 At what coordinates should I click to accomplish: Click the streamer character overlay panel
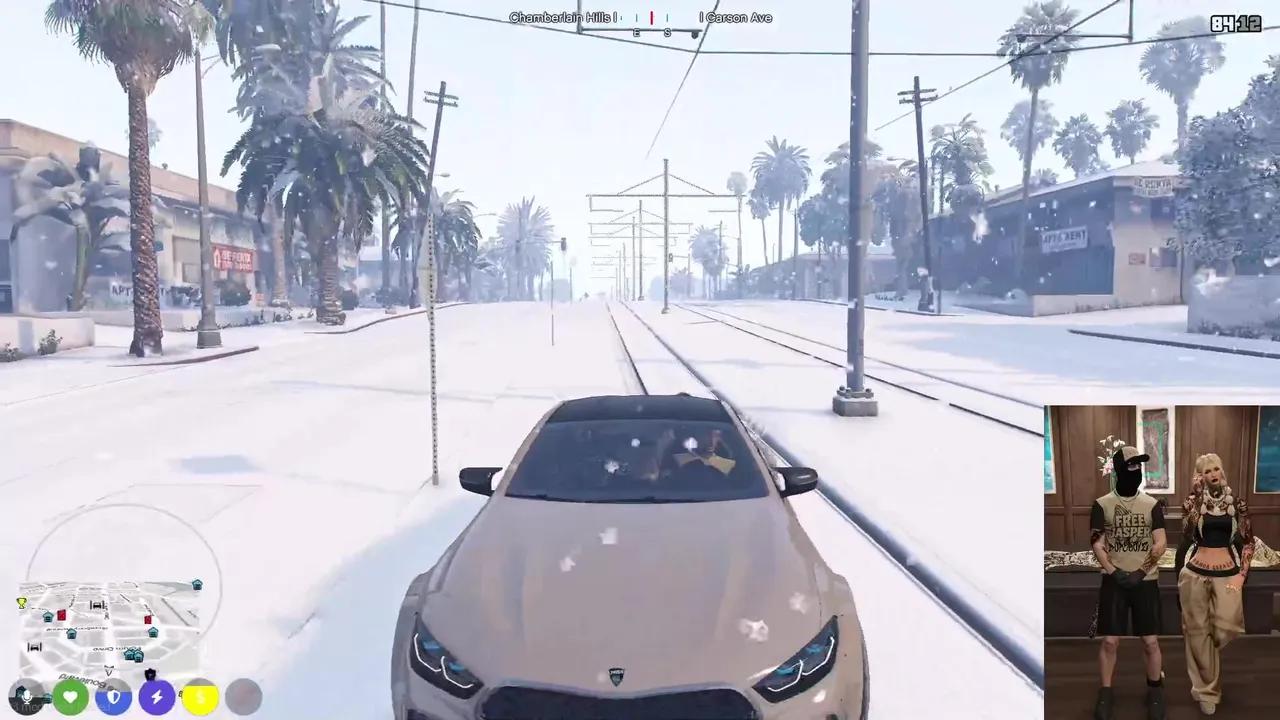click(x=1162, y=562)
